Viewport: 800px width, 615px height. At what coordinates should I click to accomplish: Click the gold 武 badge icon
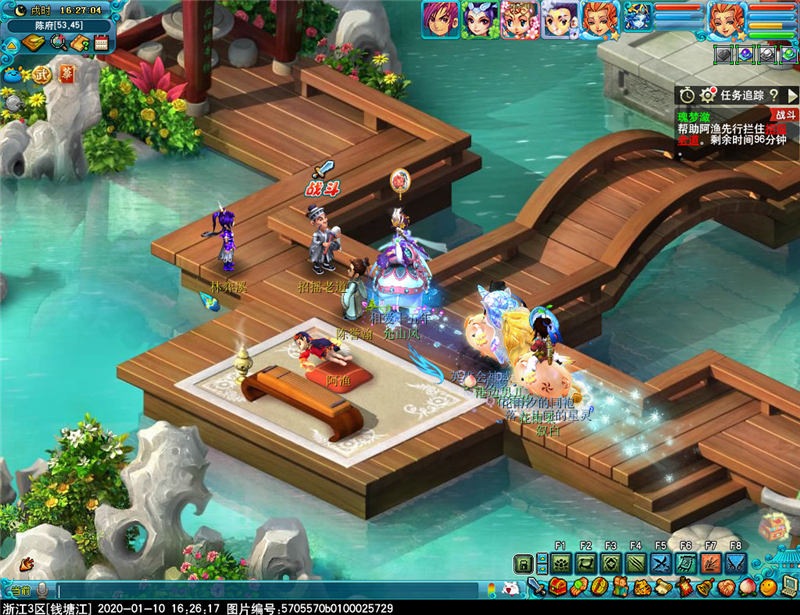pyautogui.click(x=41, y=74)
